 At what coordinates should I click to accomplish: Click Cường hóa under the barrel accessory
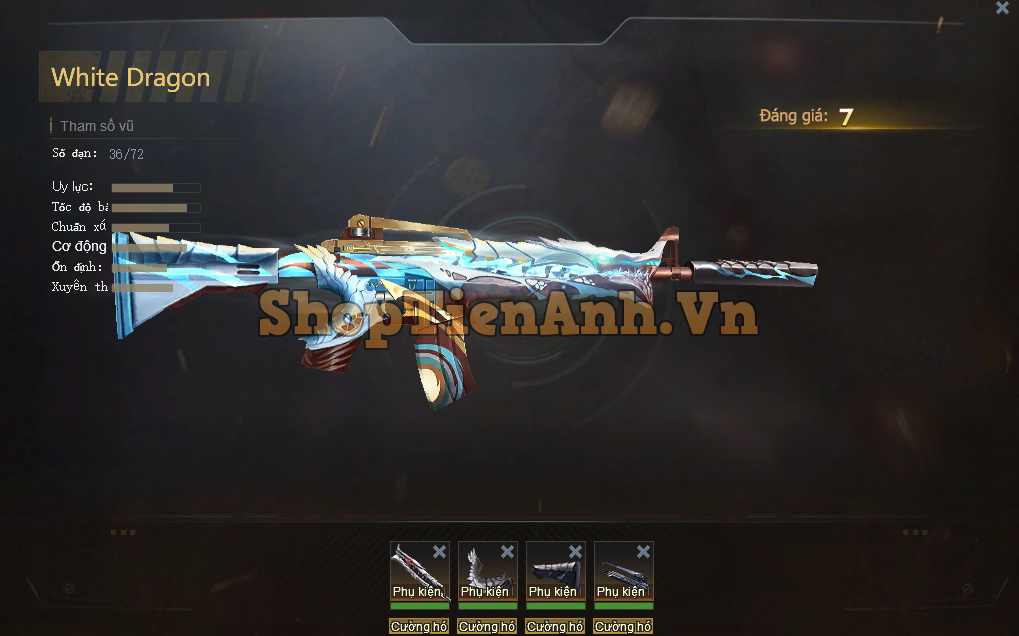[x=623, y=627]
